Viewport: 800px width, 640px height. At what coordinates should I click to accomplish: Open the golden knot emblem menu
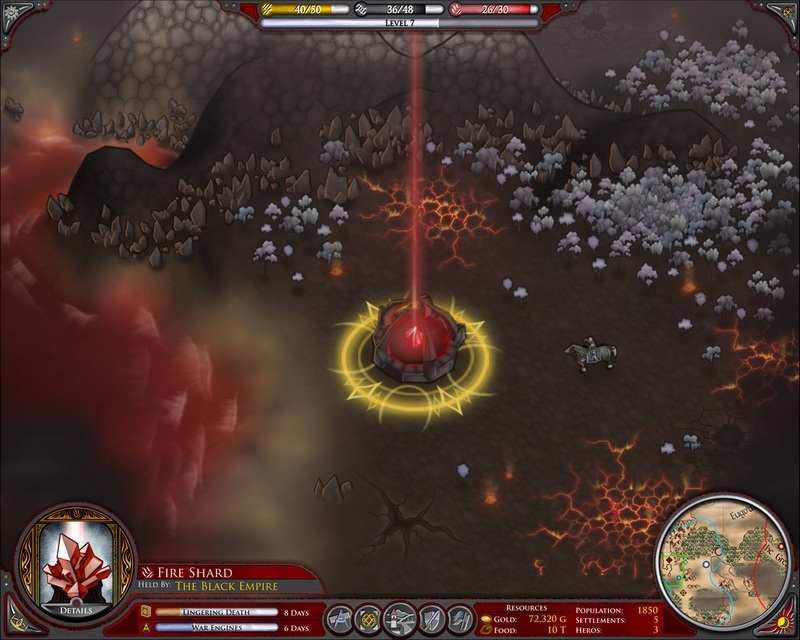pyautogui.click(x=371, y=617)
